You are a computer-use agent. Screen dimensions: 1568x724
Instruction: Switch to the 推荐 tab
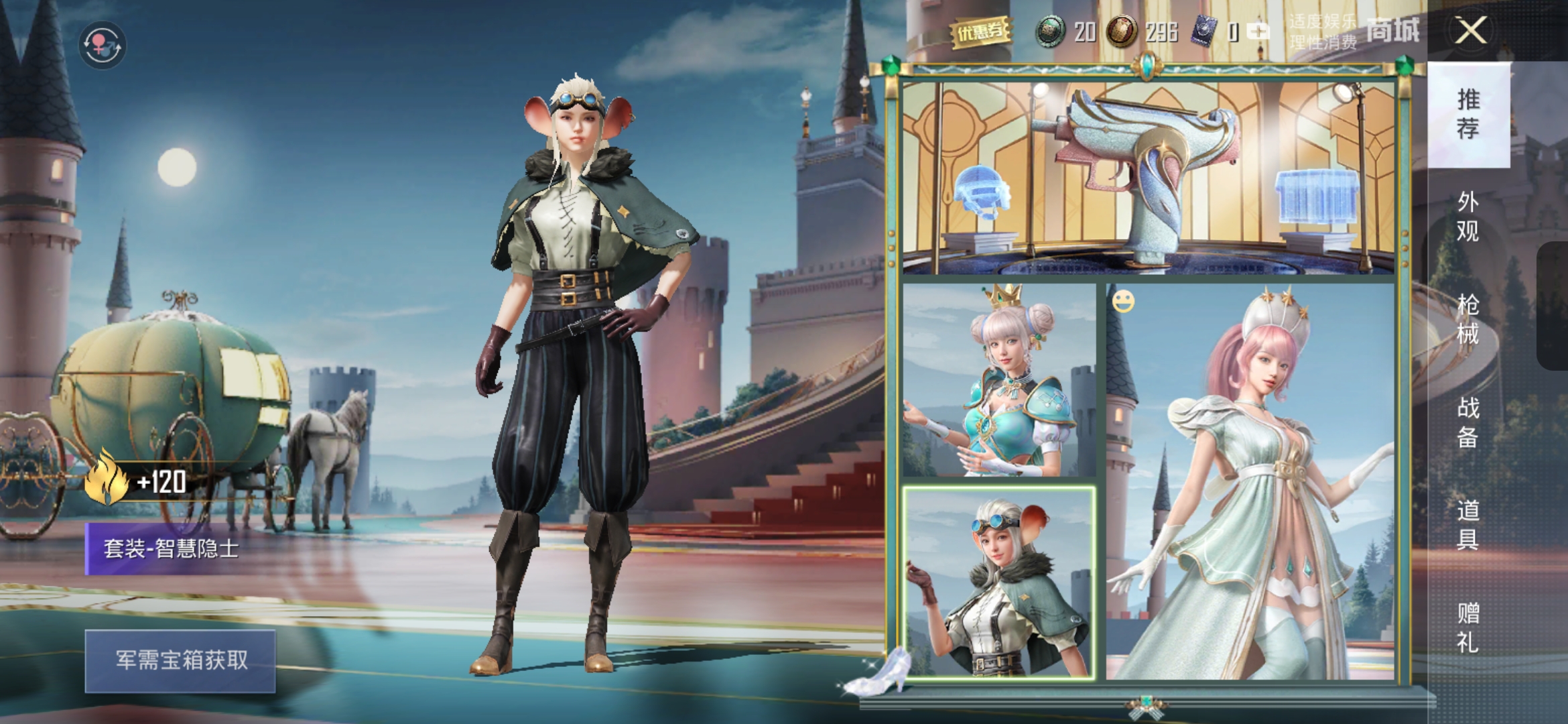[1468, 114]
